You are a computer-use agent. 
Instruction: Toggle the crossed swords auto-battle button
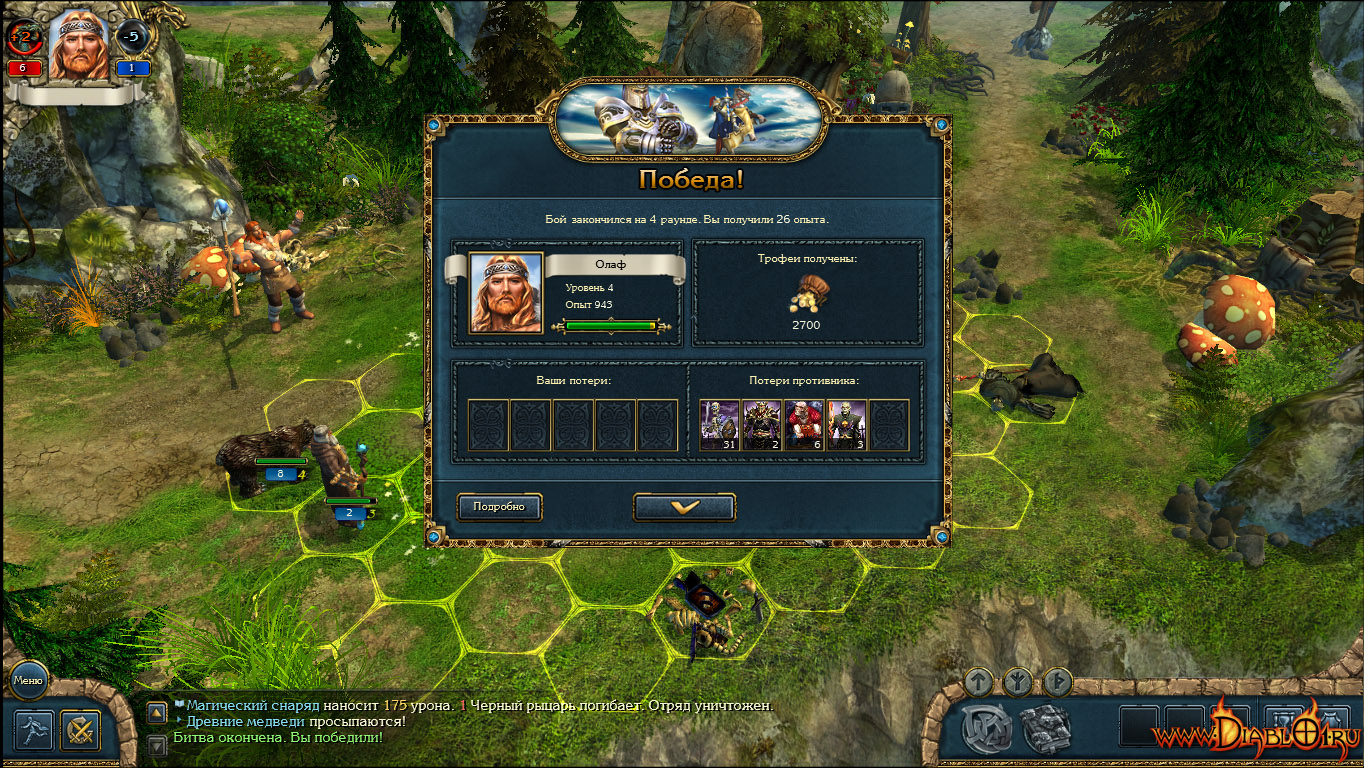80,730
